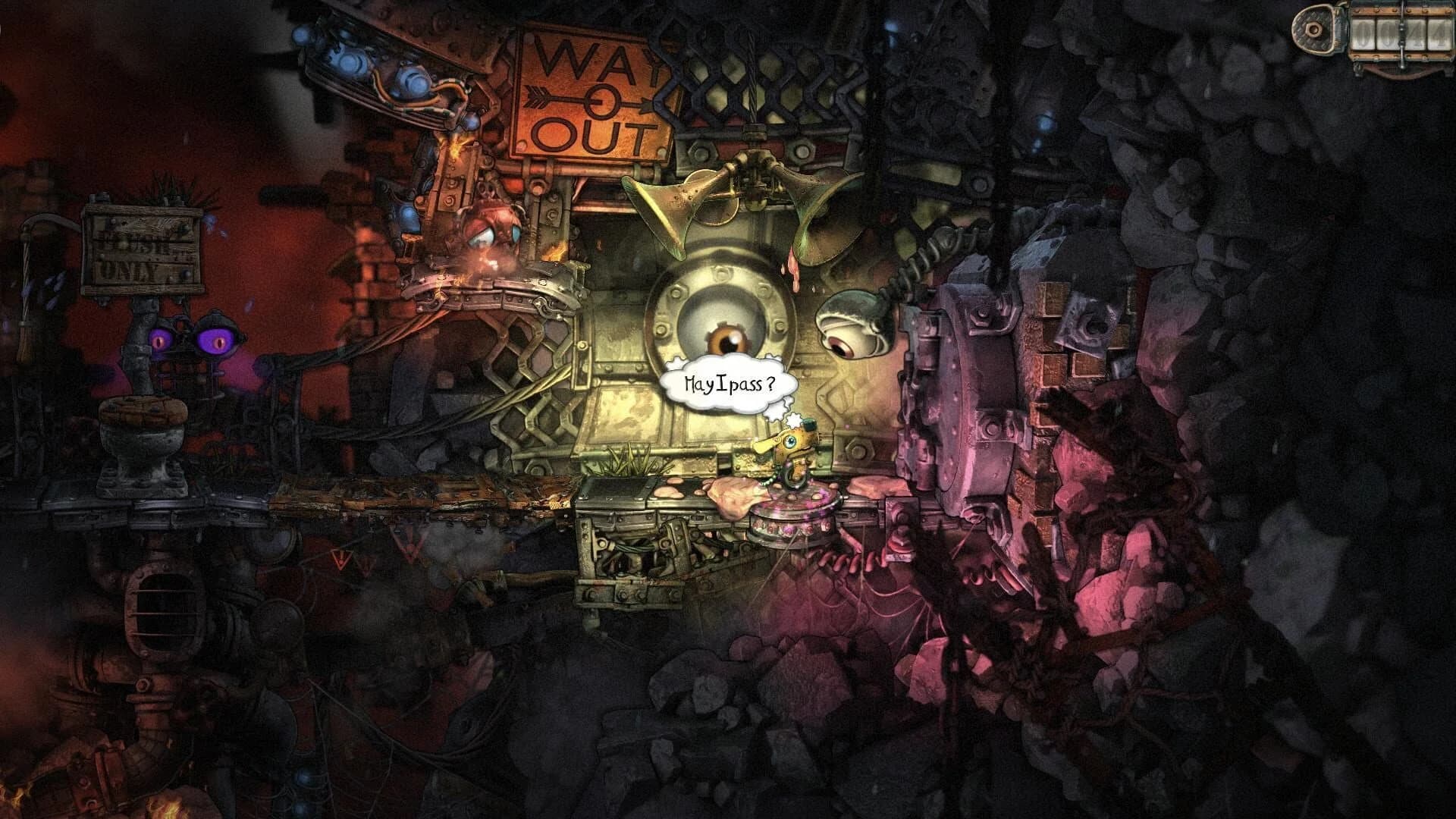The width and height of the screenshot is (1456, 819).
Task: Flip the hanging lever beside the counter
Action: click(x=1403, y=64)
